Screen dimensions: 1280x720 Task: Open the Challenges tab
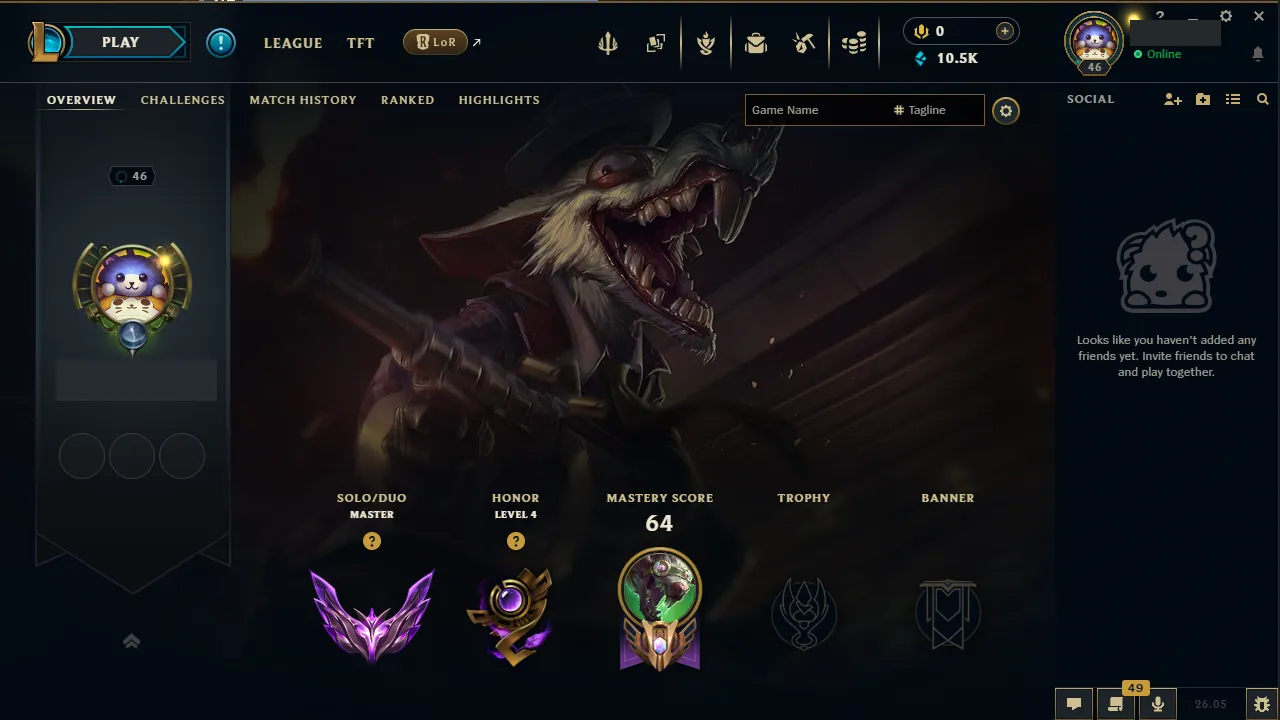[182, 100]
